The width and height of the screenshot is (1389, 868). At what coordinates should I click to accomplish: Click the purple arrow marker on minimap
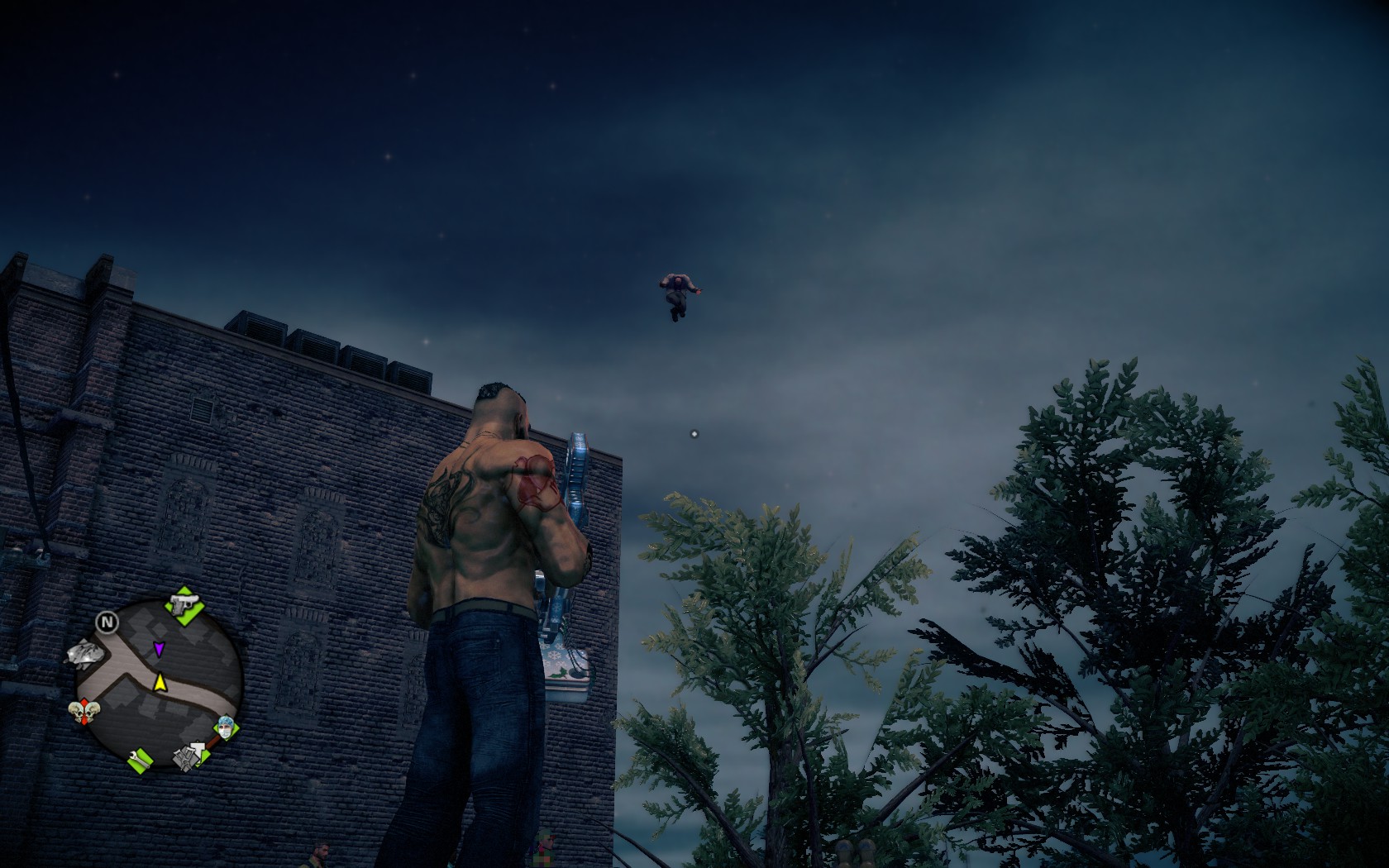coord(158,649)
